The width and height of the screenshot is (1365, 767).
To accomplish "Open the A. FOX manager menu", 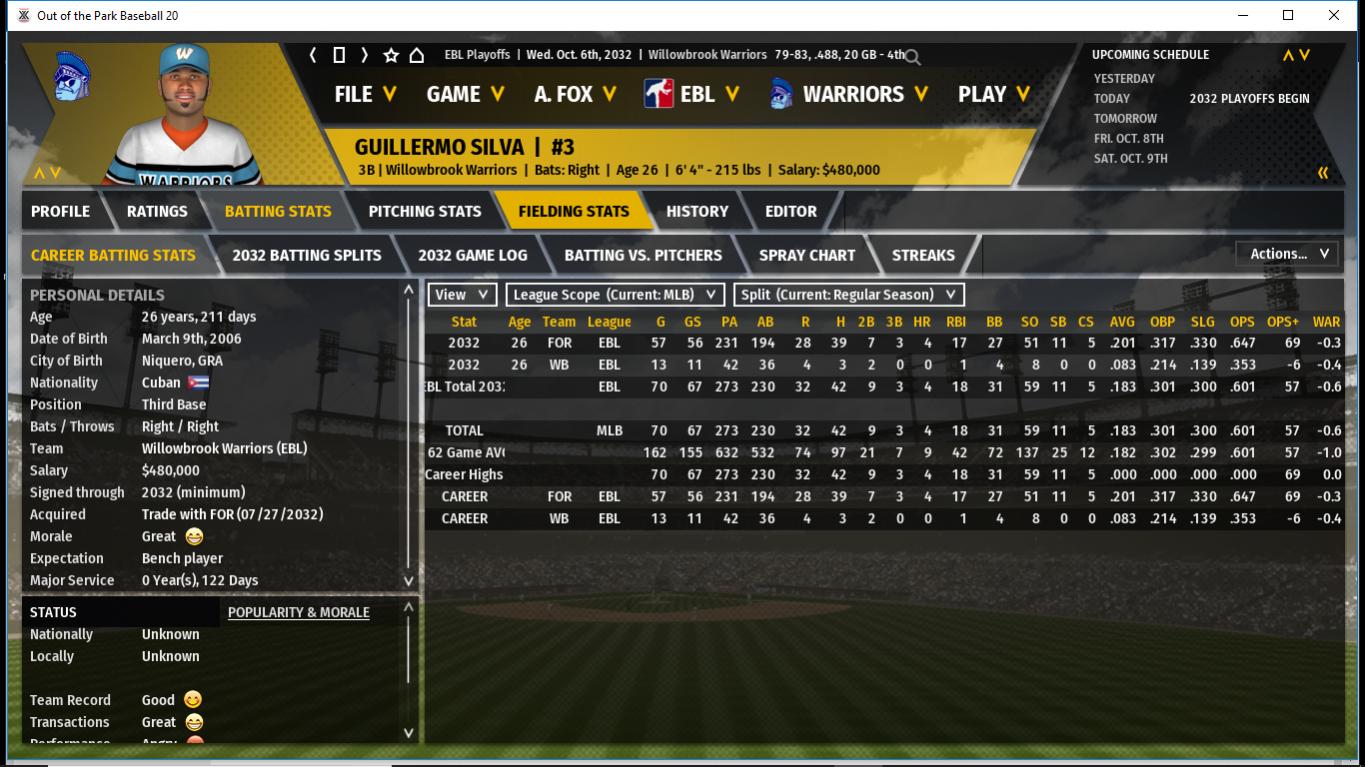I will click(x=575, y=94).
